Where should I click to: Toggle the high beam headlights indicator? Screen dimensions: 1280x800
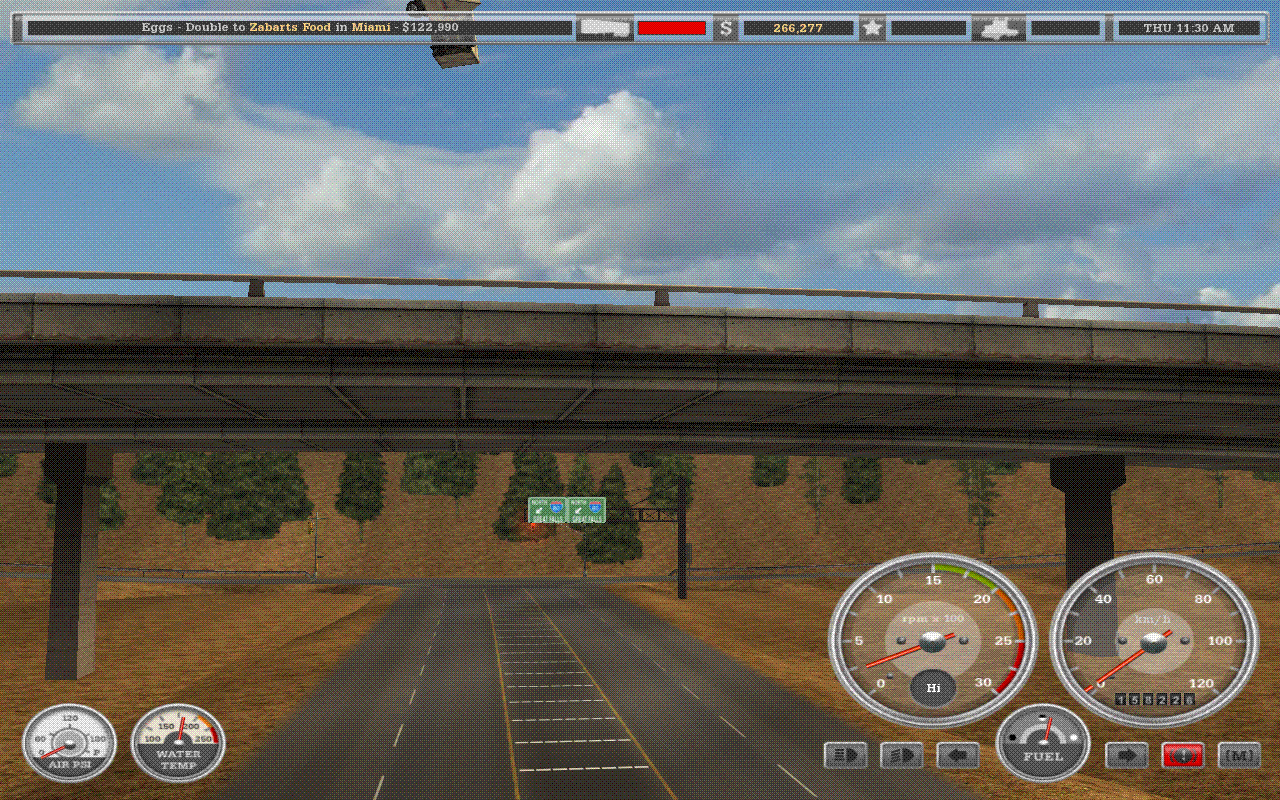pos(845,756)
